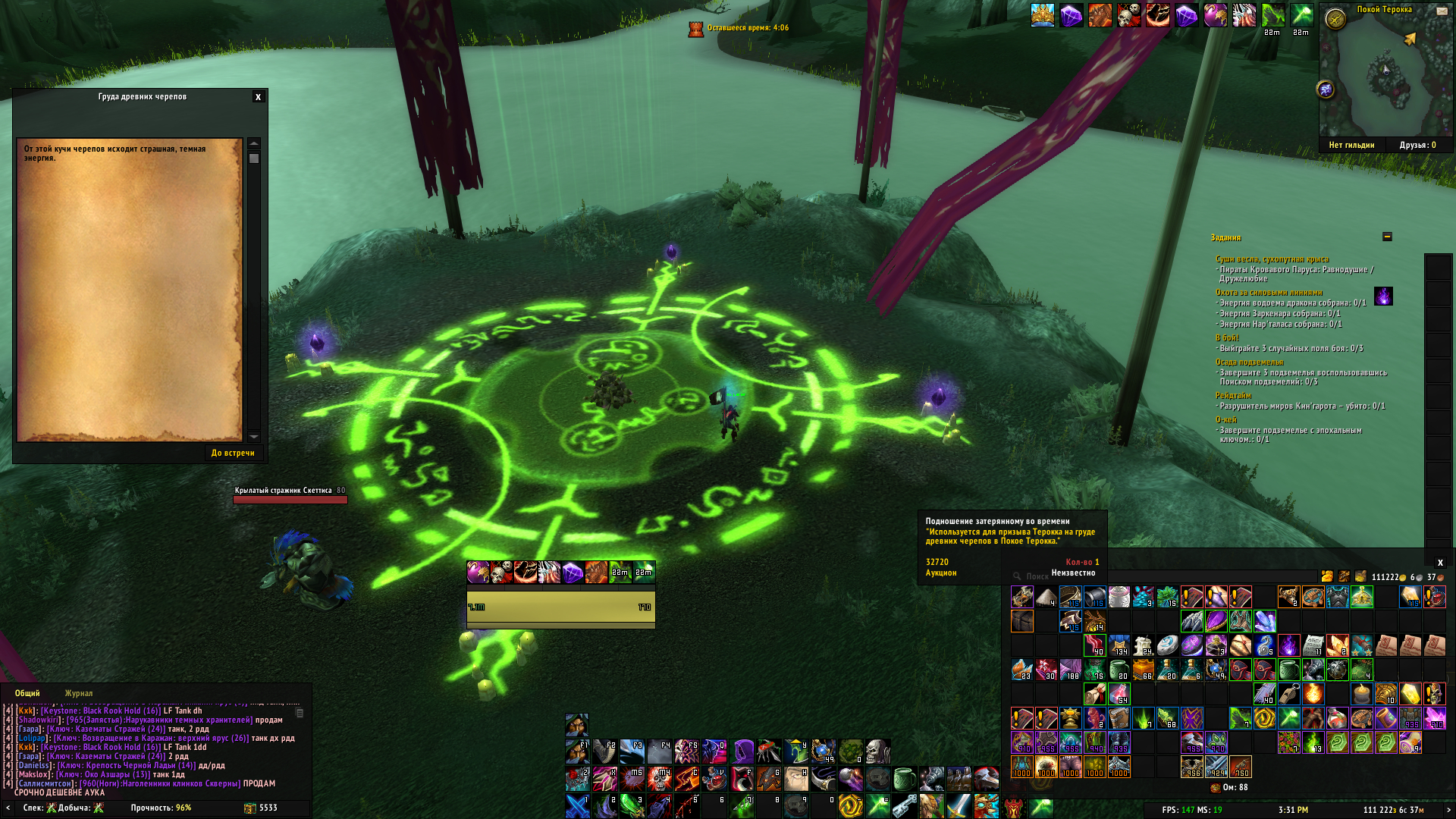Click the До встречи goodbye button
The width and height of the screenshot is (1456, 819).
(233, 453)
